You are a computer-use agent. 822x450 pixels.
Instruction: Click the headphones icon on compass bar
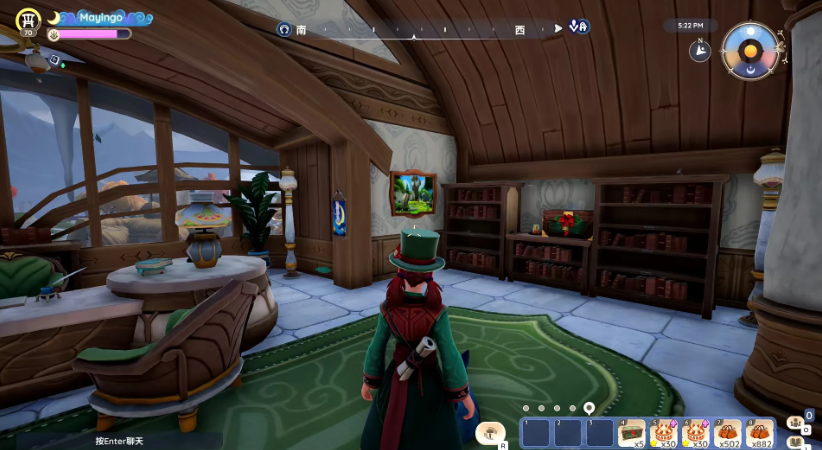point(286,29)
